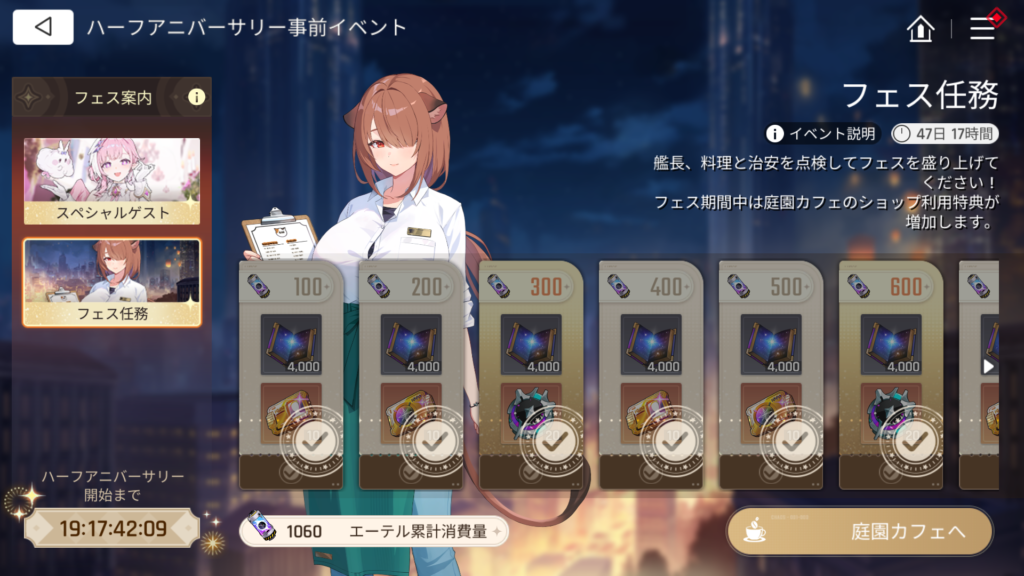Screen dimensions: 1024x576
Task: Open the イベント説明 info
Action: coord(822,133)
